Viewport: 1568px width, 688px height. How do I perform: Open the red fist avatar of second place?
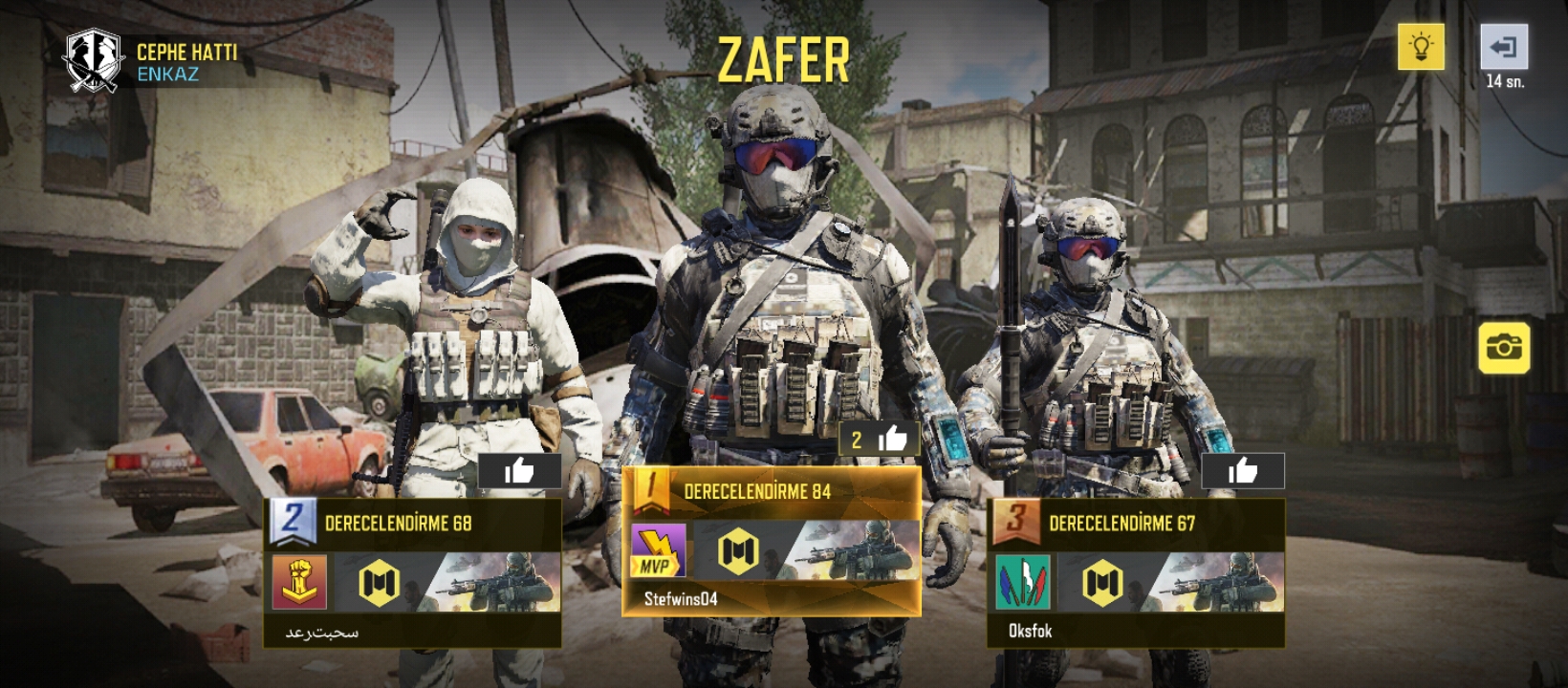(x=299, y=582)
